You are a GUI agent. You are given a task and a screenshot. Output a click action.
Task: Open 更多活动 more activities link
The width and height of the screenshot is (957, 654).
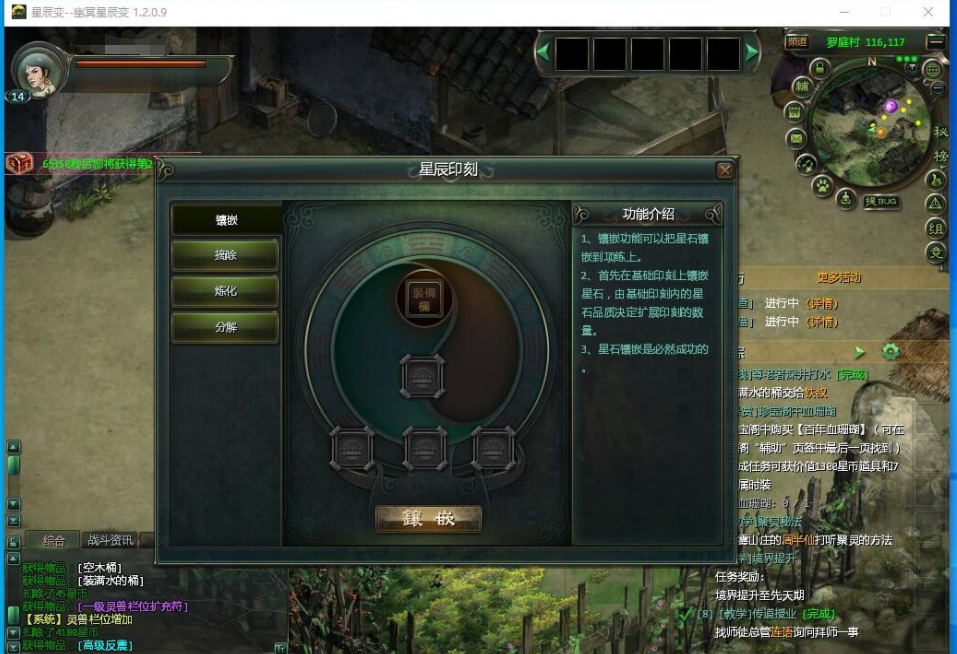(838, 278)
